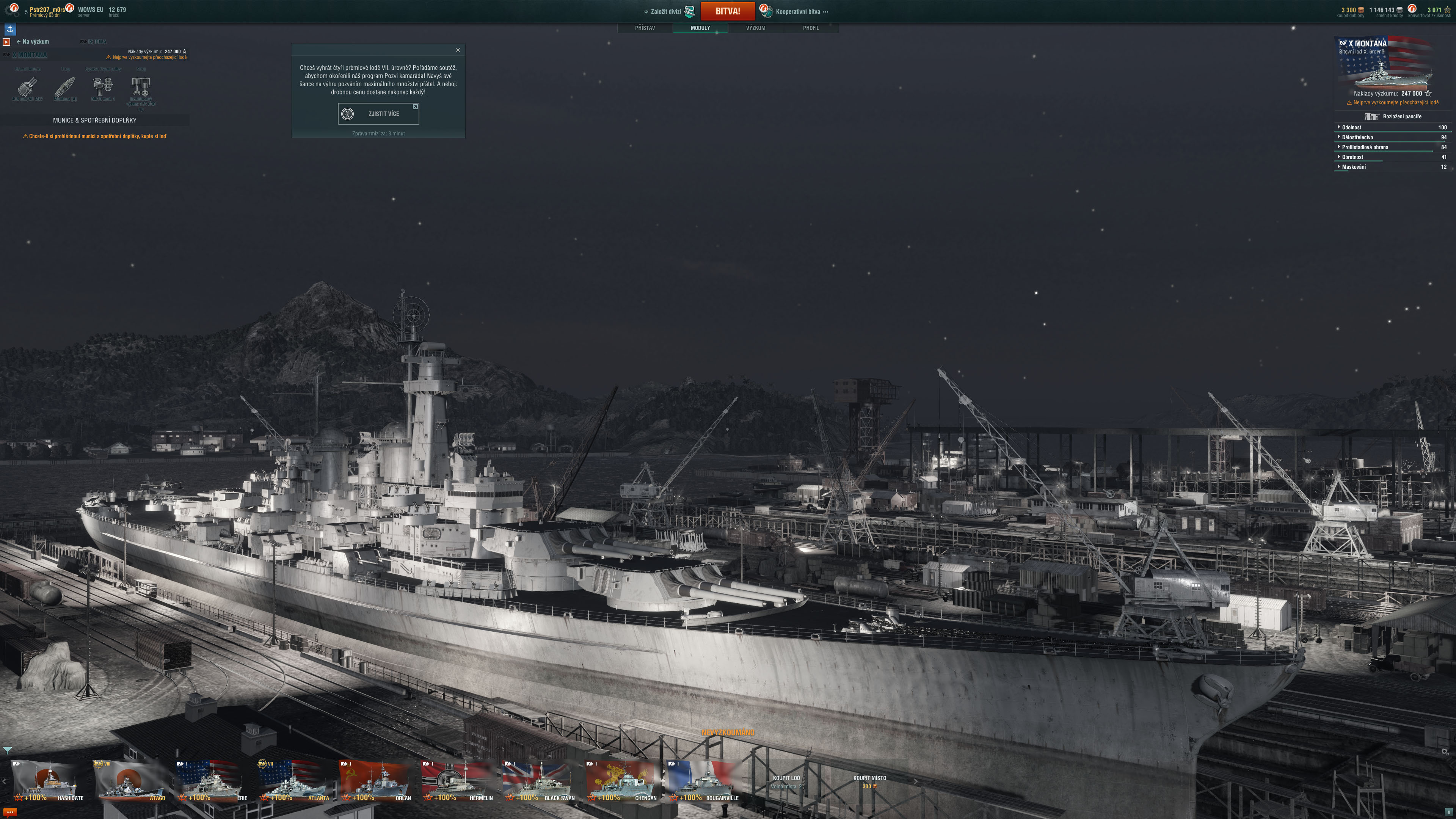This screenshot has height=819, width=1456.
Task: Open the PROFIL tab
Action: [811, 28]
